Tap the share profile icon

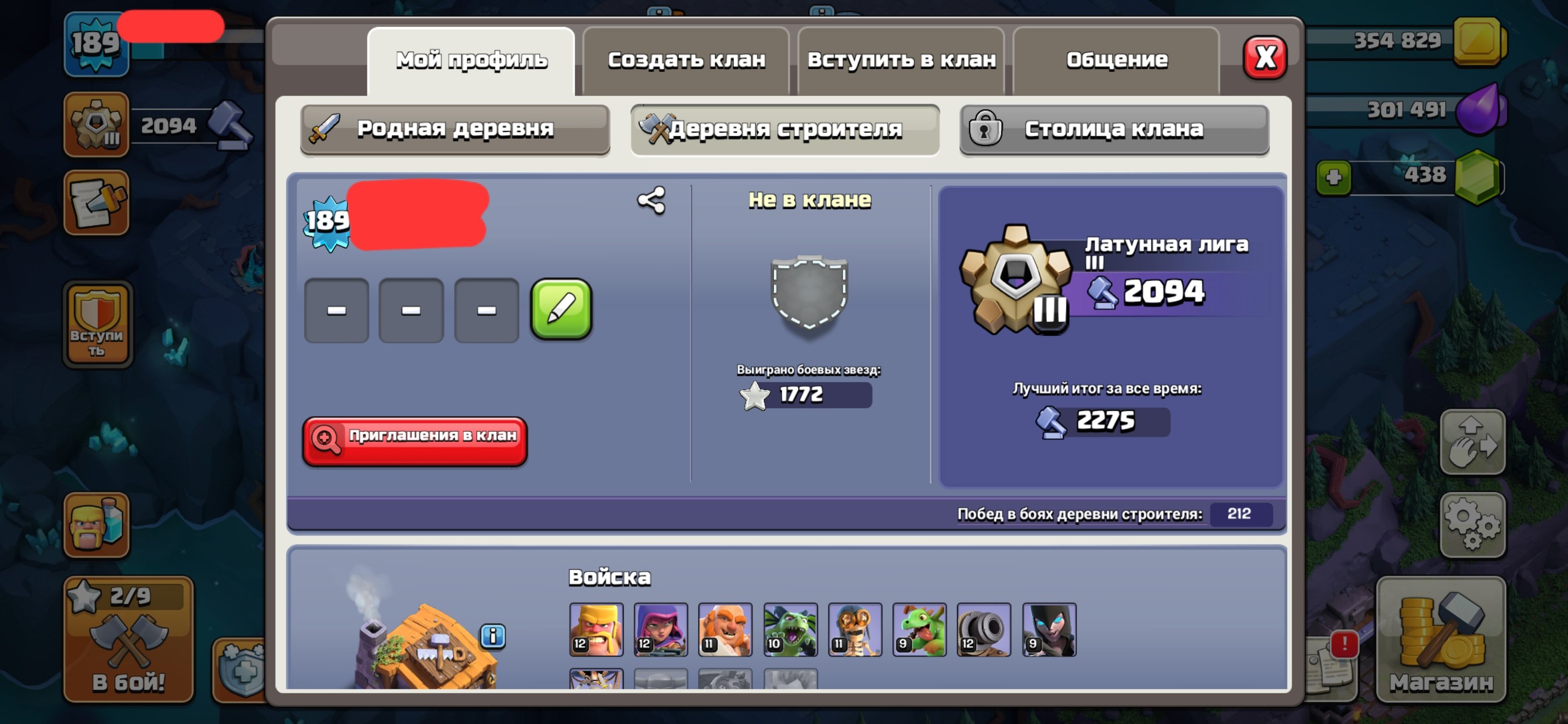coord(650,199)
